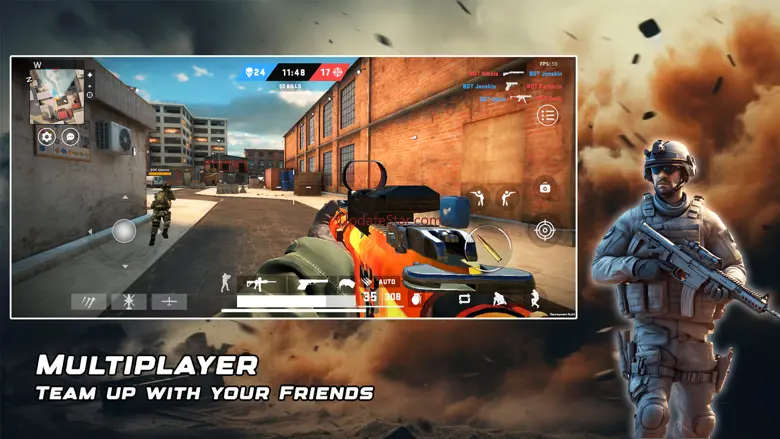780x439 pixels.
Task: Open the settings gear icon
Action: tap(46, 137)
